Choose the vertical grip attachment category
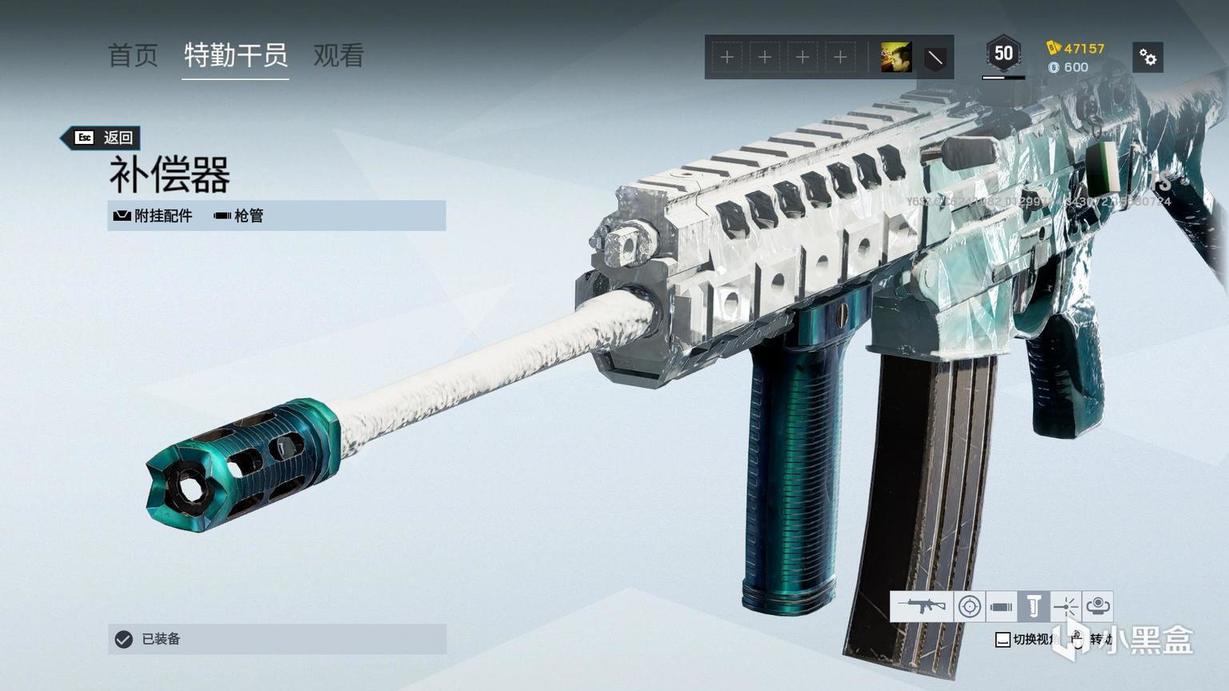This screenshot has height=691, width=1229. [x=1033, y=606]
